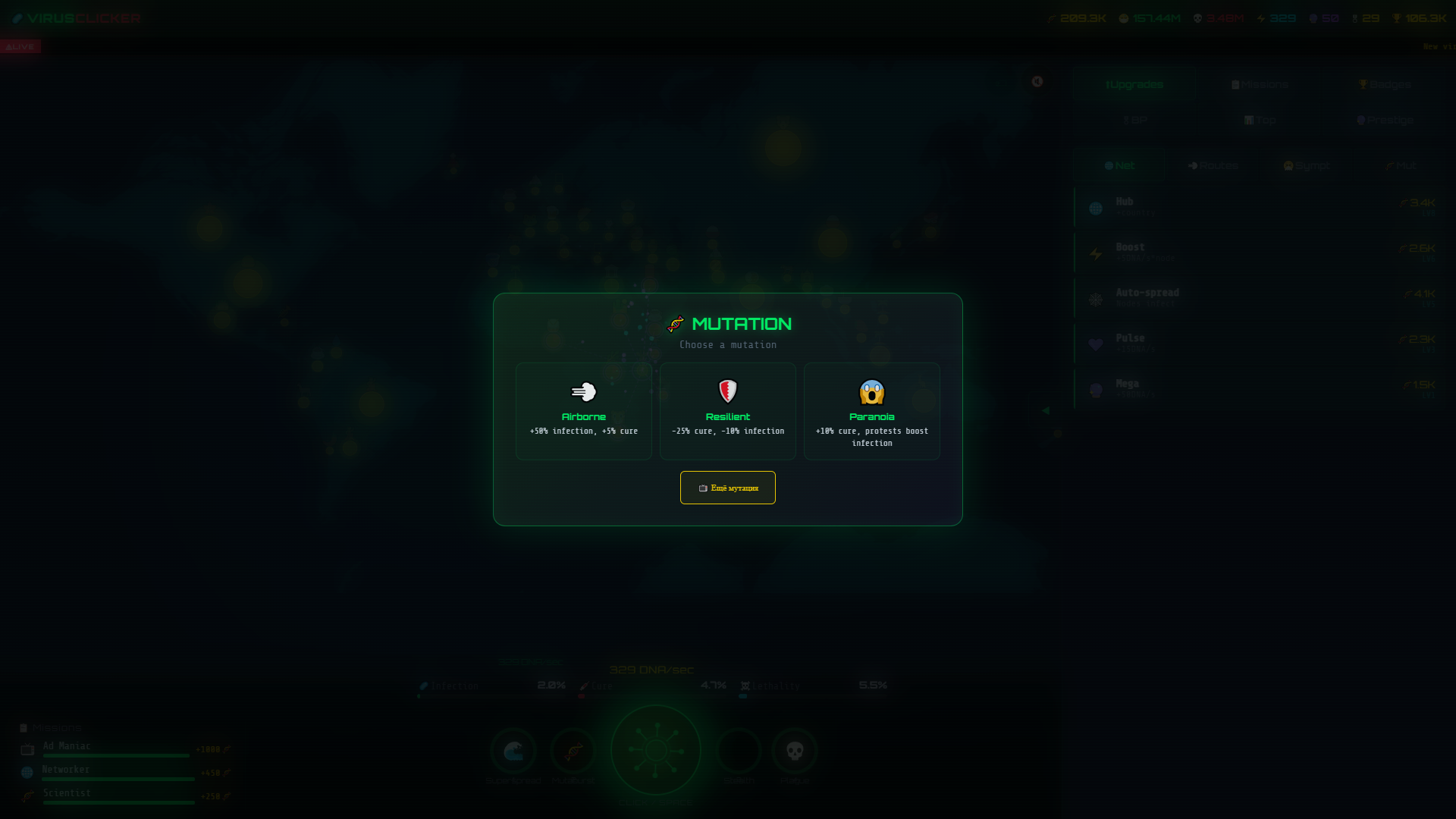Purchase the Boost lightning upgrade
The image size is (1456, 819).
point(1259,252)
